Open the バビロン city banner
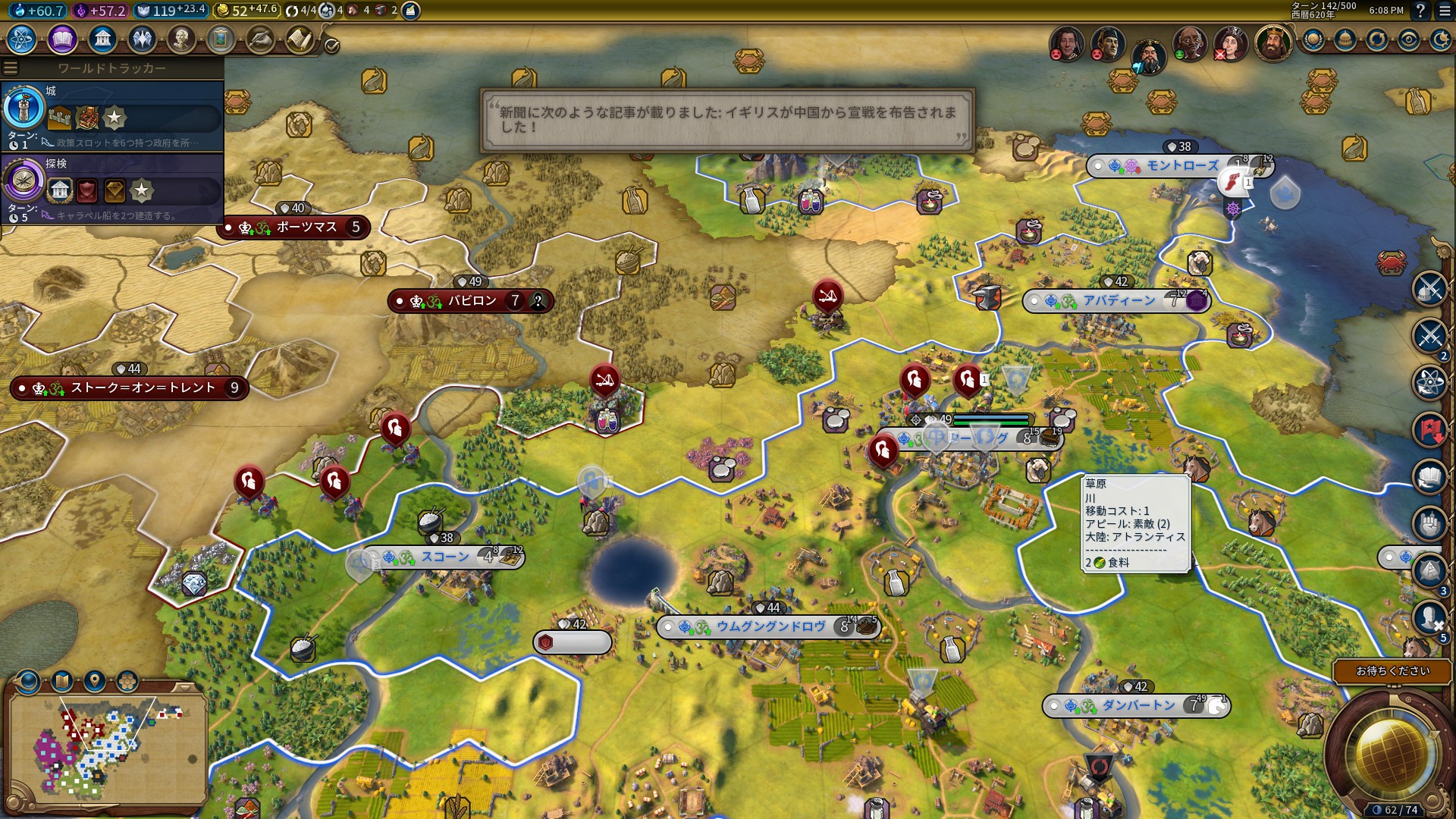Viewport: 1456px width, 819px height. click(x=471, y=301)
